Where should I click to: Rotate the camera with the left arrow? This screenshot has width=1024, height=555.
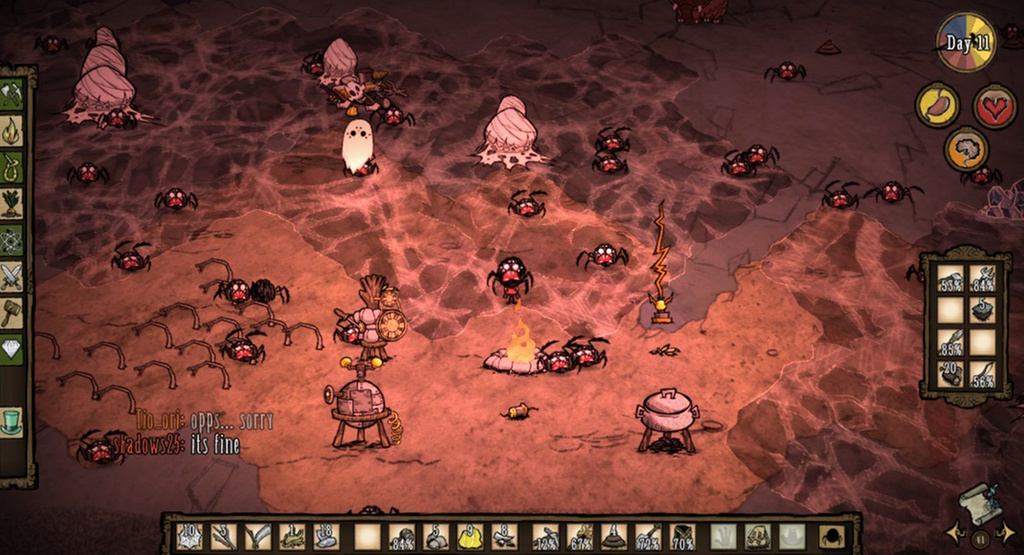tap(952, 530)
